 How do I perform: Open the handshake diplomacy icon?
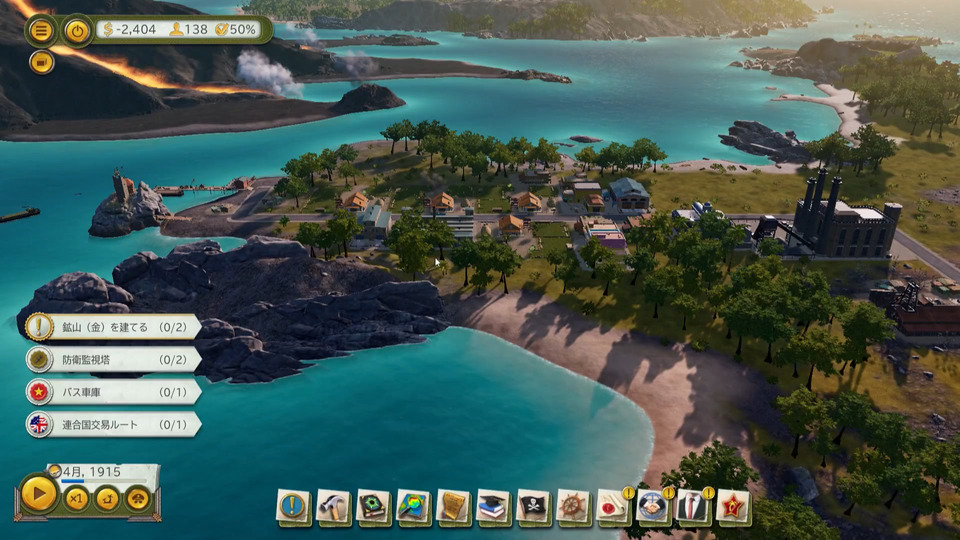653,507
